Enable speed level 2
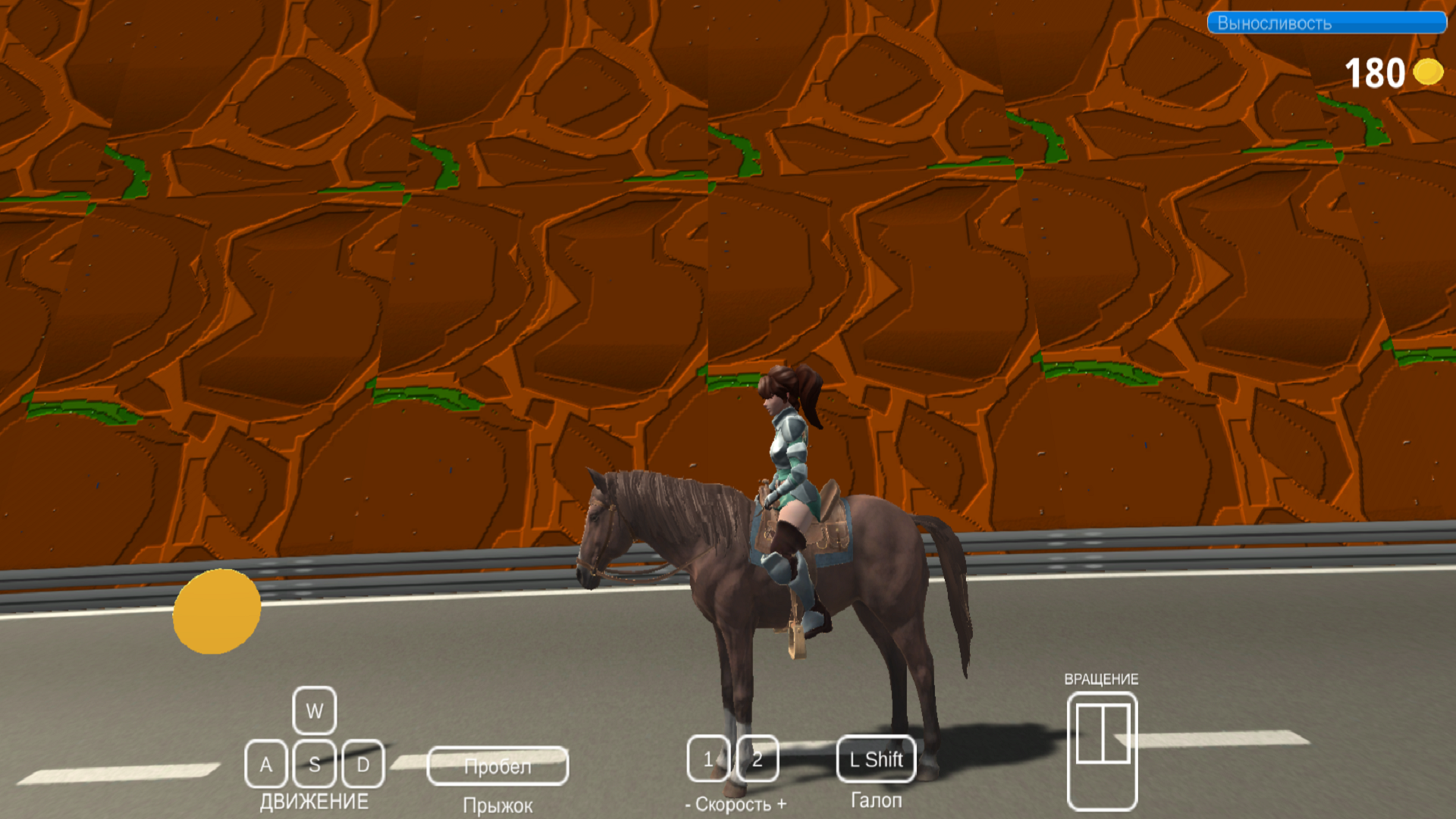This screenshot has height=819, width=1456. [756, 758]
